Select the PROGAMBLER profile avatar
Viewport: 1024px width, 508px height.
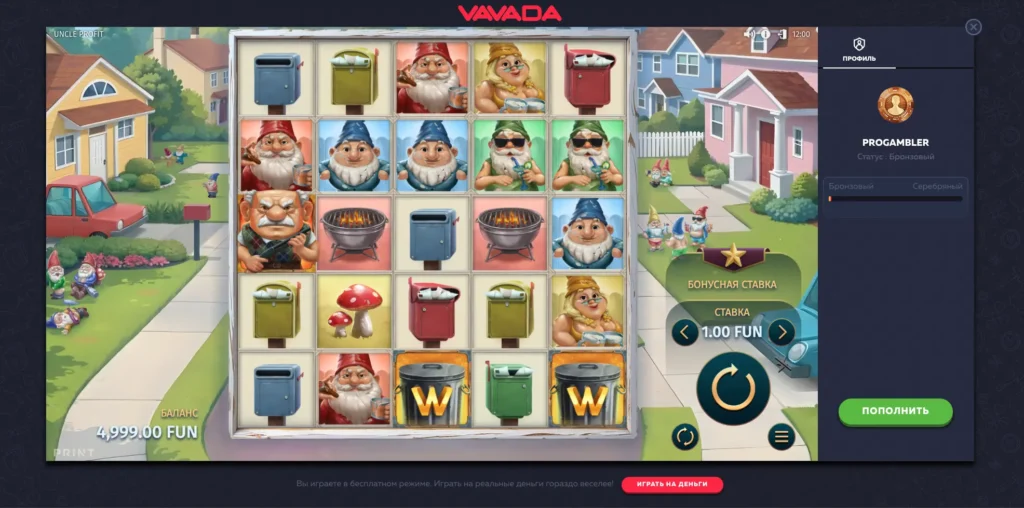[x=895, y=105]
